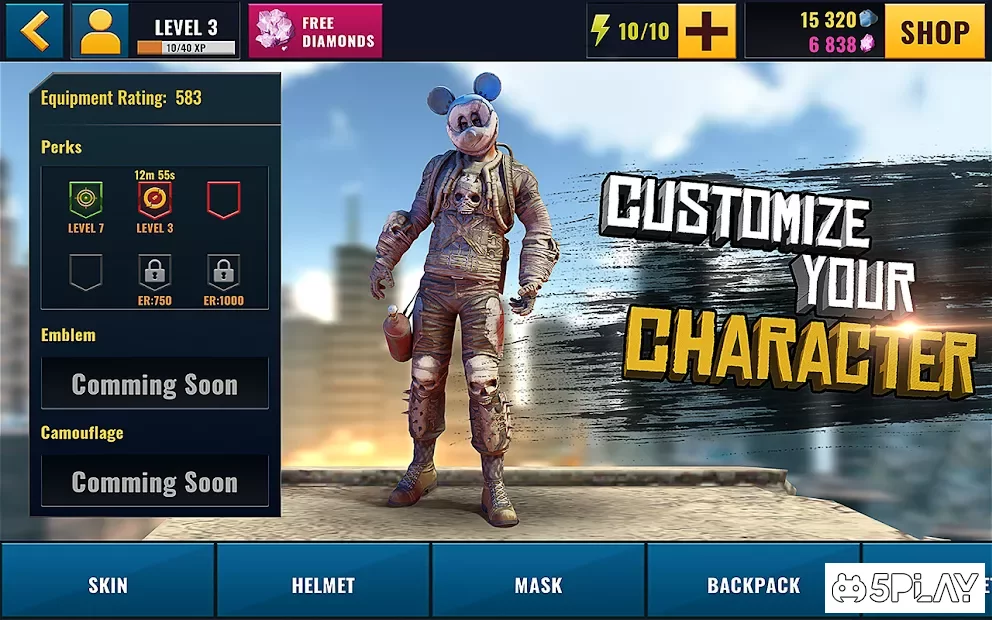Select the red Level 3 perk
Screen dimensions: 992x620
(x=155, y=200)
